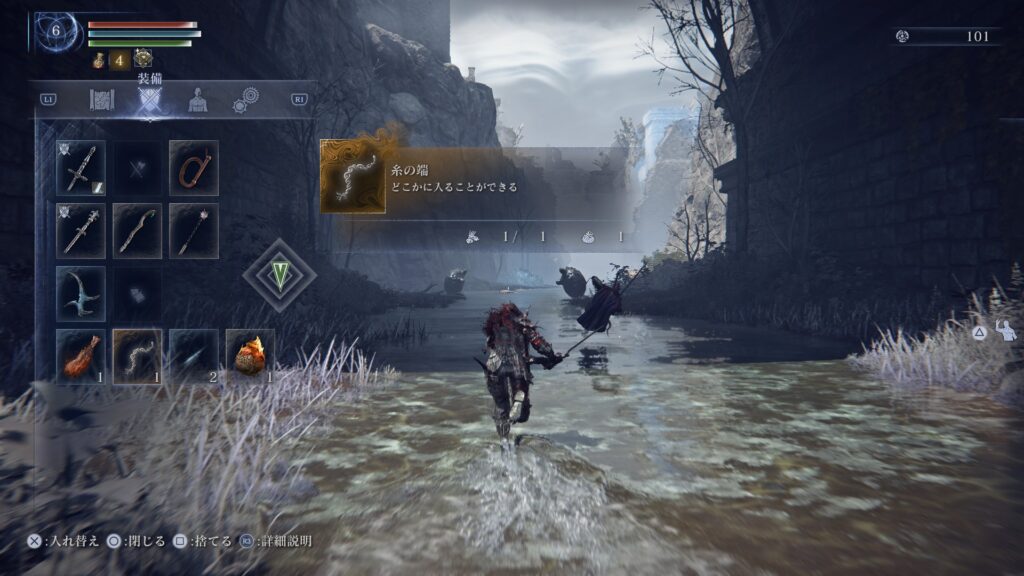This screenshot has width=1024, height=576.
Task: Choose the dart item with count 2
Action: (x=194, y=355)
